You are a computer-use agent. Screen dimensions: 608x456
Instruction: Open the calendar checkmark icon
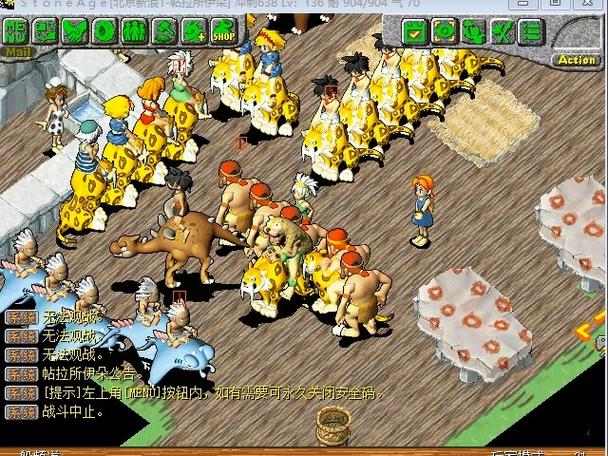(416, 31)
